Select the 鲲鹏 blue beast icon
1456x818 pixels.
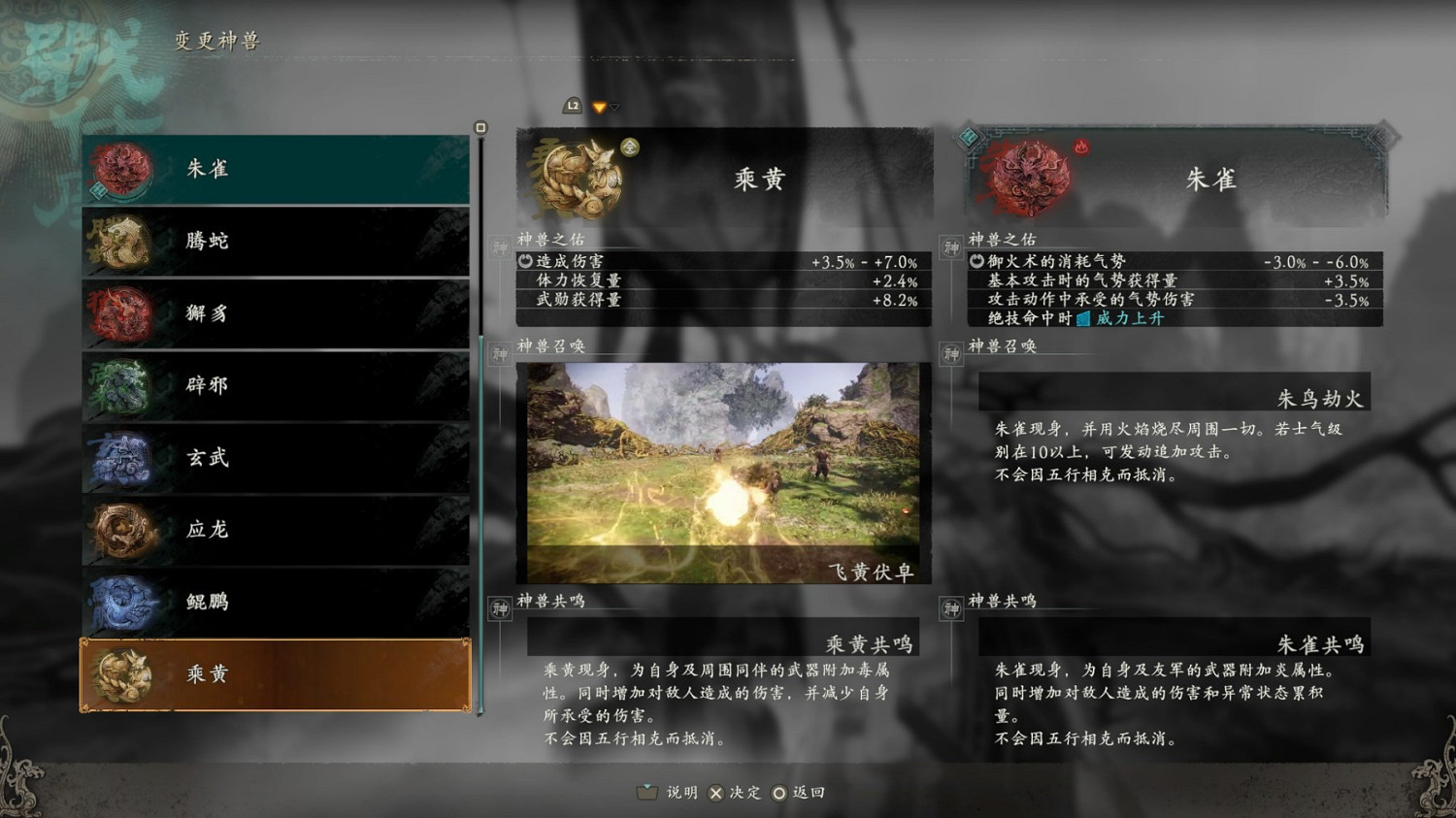click(x=123, y=602)
